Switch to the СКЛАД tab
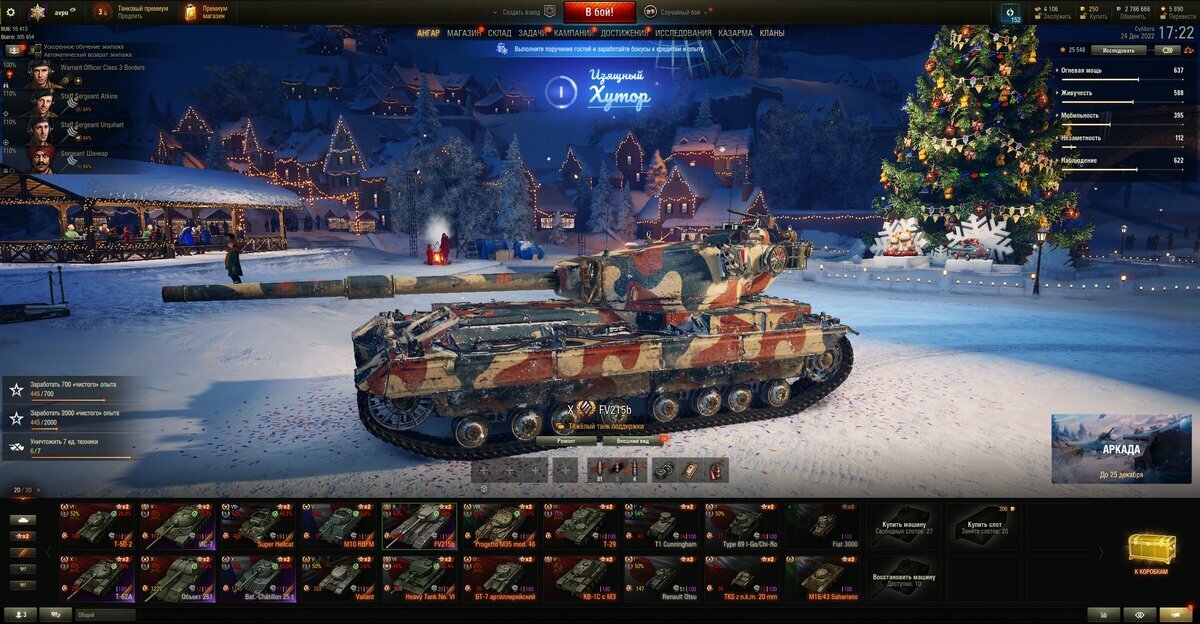Image resolution: width=1200 pixels, height=624 pixels. pyautogui.click(x=500, y=33)
